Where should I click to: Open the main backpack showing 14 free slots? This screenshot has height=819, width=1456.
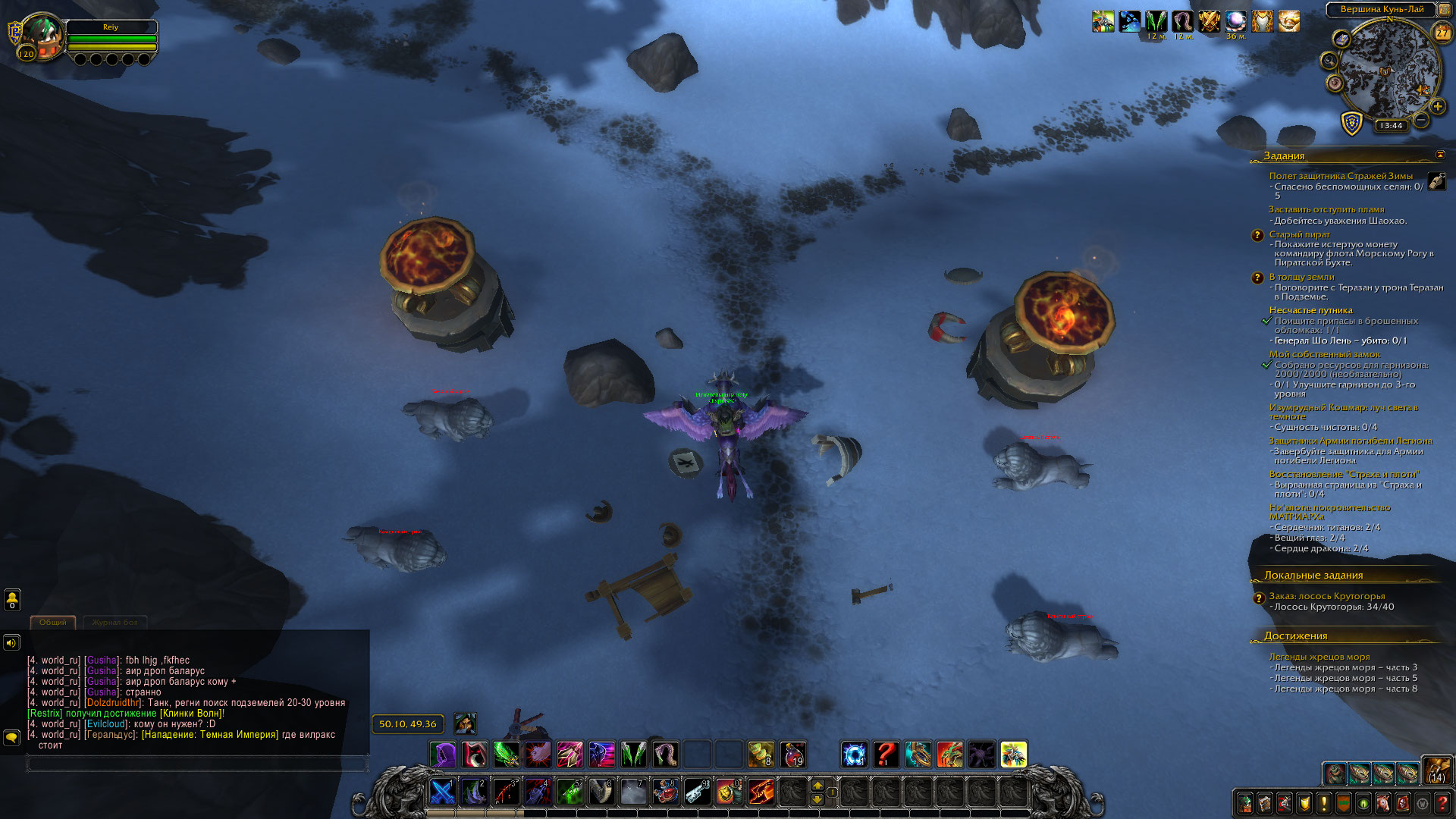pyautogui.click(x=1436, y=770)
